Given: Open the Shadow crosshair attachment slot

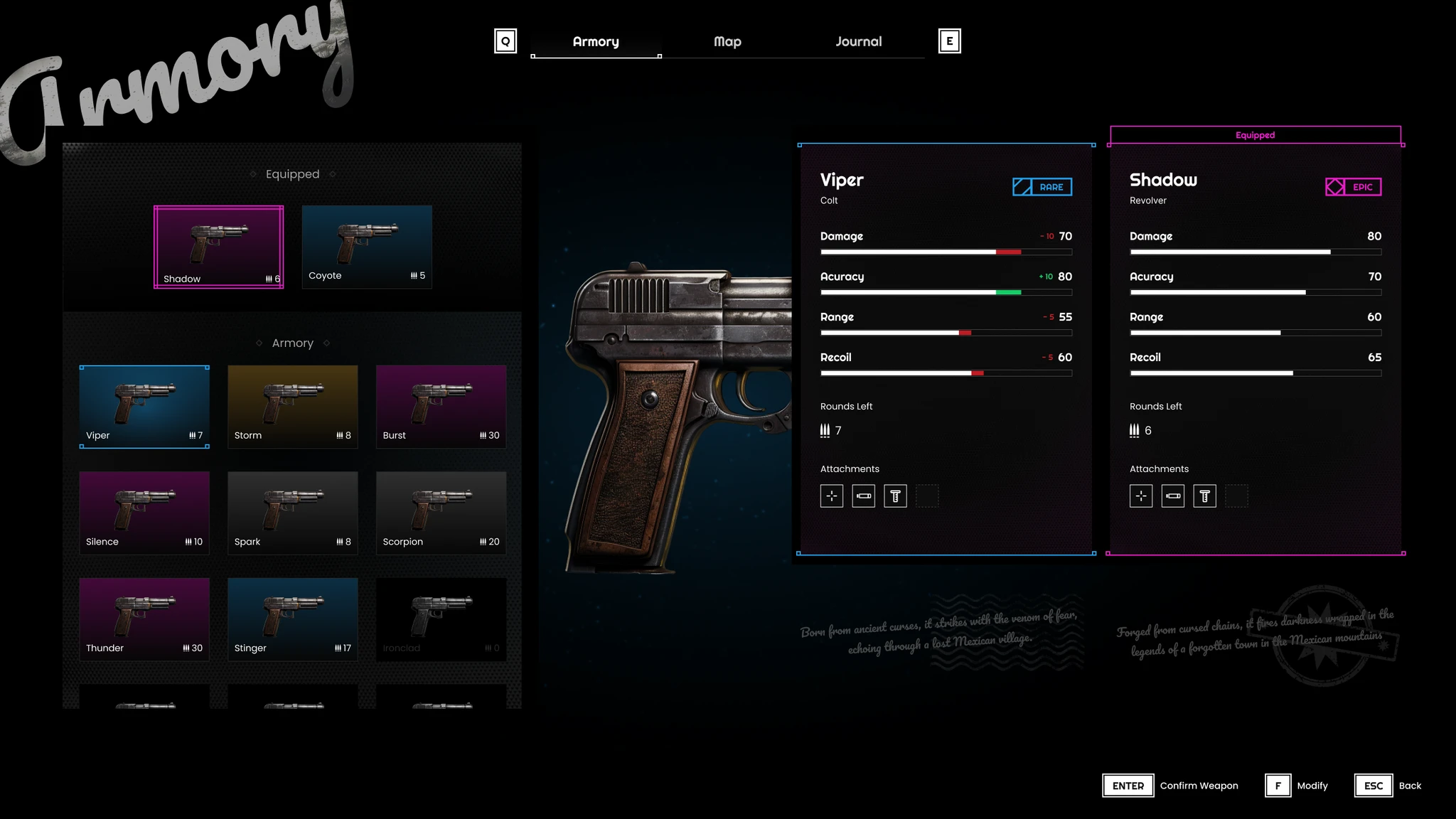Looking at the screenshot, I should pos(1141,496).
